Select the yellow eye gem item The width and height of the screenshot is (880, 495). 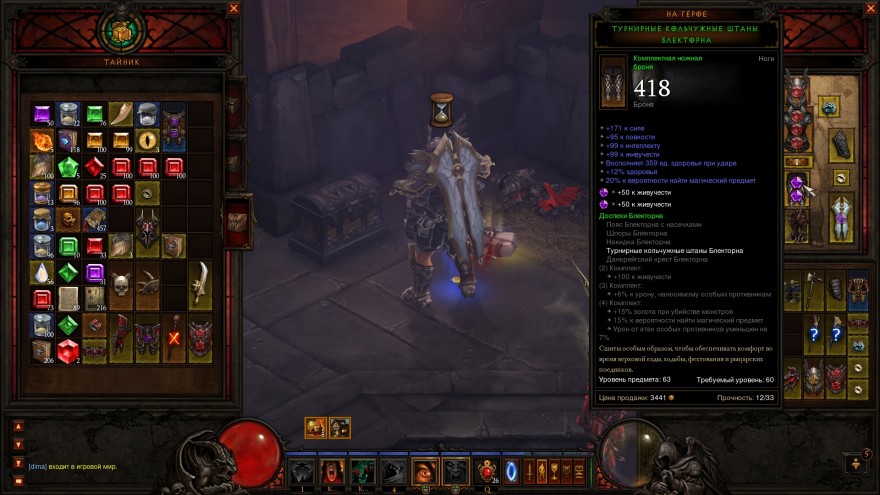click(147, 140)
